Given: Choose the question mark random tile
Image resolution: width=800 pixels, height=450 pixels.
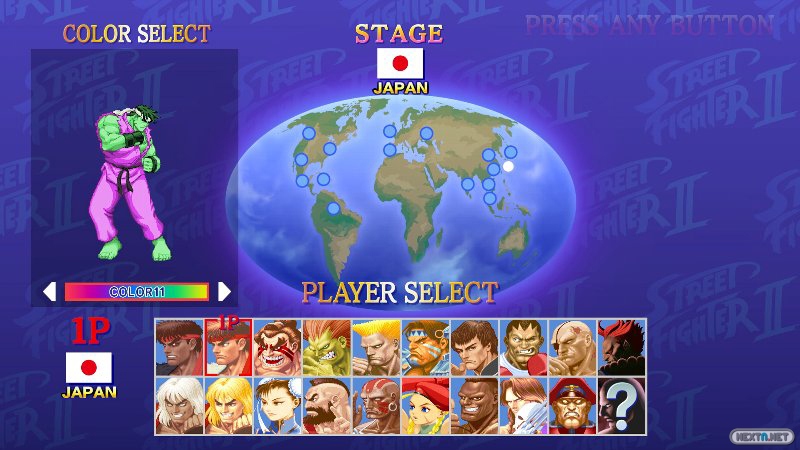Looking at the screenshot, I should [x=621, y=404].
